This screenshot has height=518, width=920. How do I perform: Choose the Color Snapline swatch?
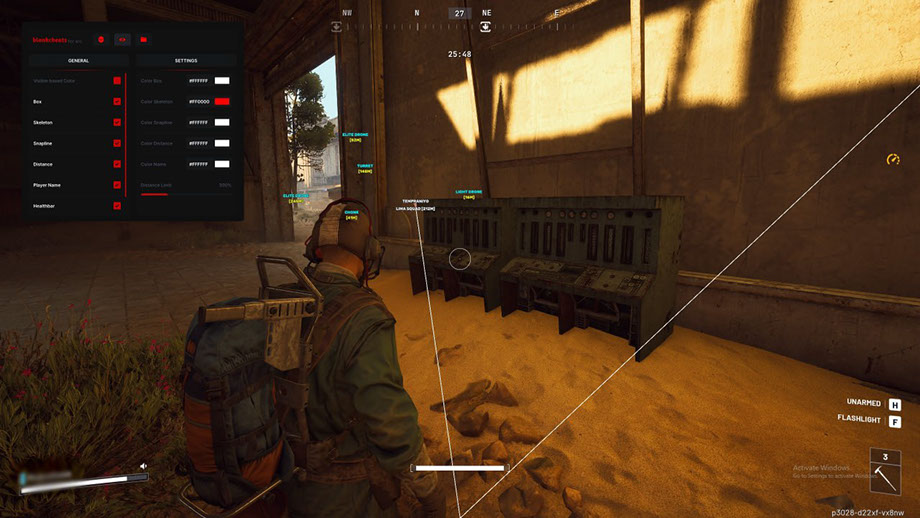click(x=222, y=122)
